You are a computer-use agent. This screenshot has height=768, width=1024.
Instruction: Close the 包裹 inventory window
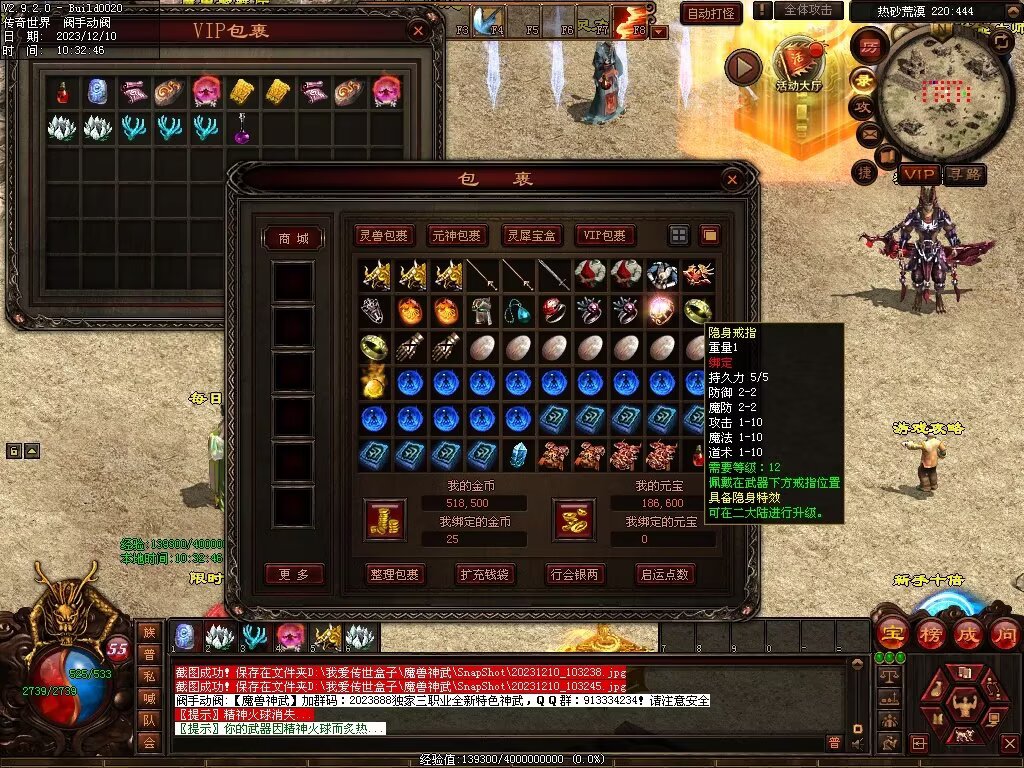click(732, 180)
